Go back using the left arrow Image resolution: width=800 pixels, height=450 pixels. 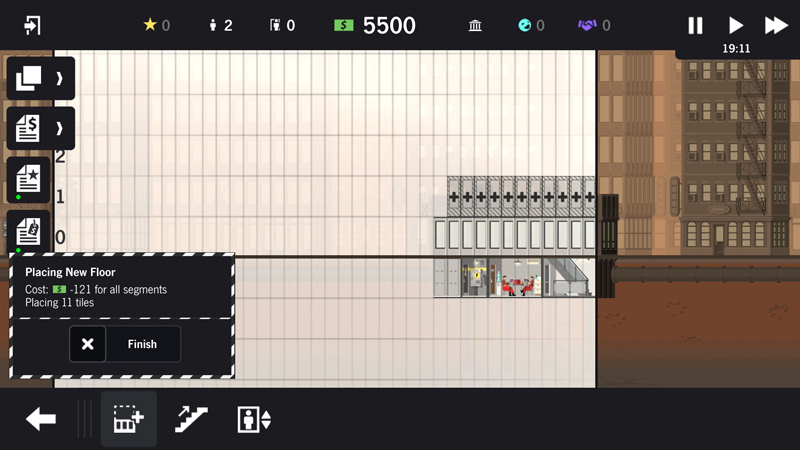click(41, 419)
